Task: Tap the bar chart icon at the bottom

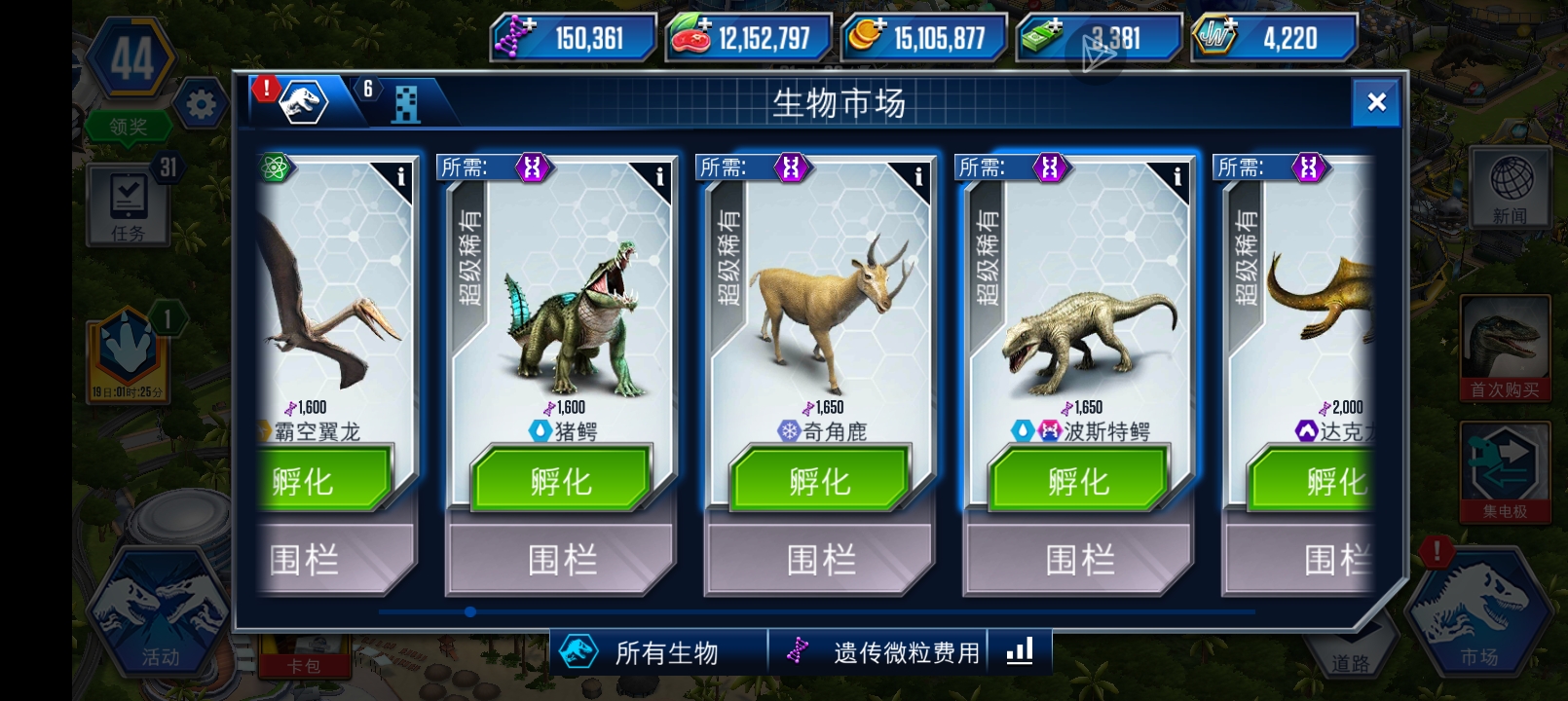Action: point(1019,652)
